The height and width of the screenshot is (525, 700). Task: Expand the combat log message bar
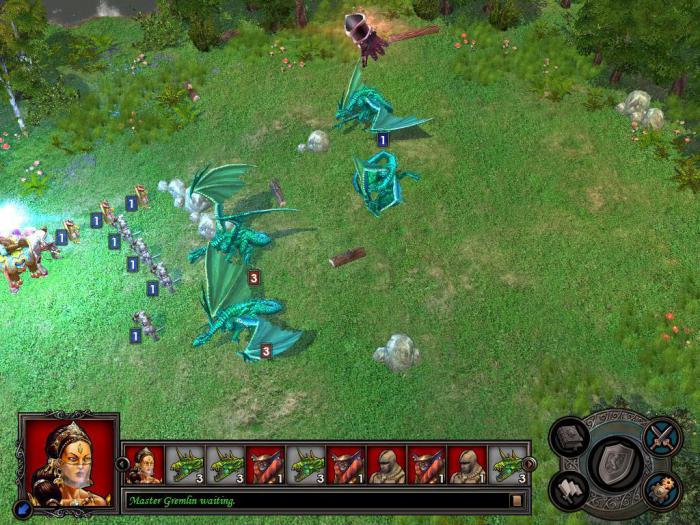coord(517,500)
